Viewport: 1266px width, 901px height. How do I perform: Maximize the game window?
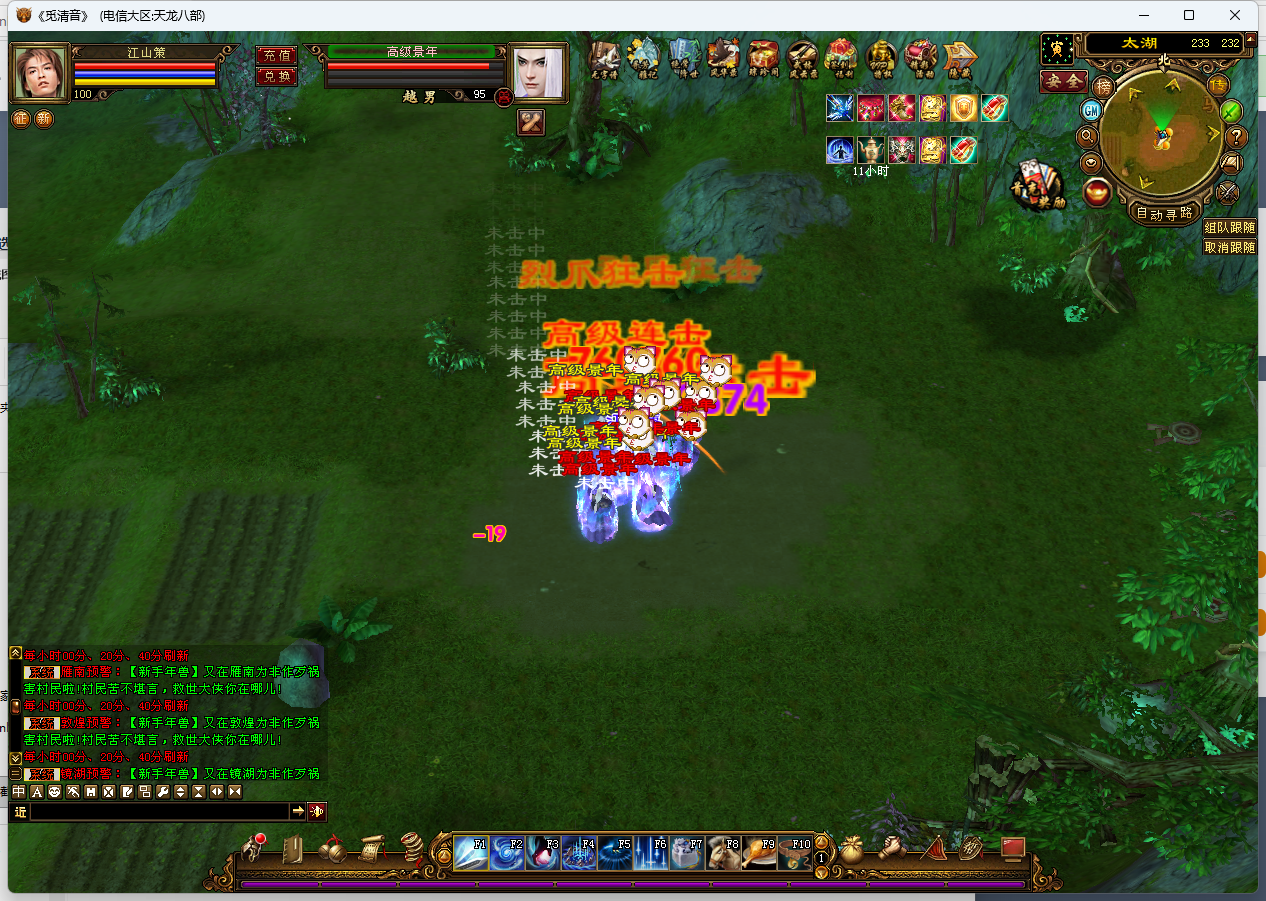point(1189,15)
